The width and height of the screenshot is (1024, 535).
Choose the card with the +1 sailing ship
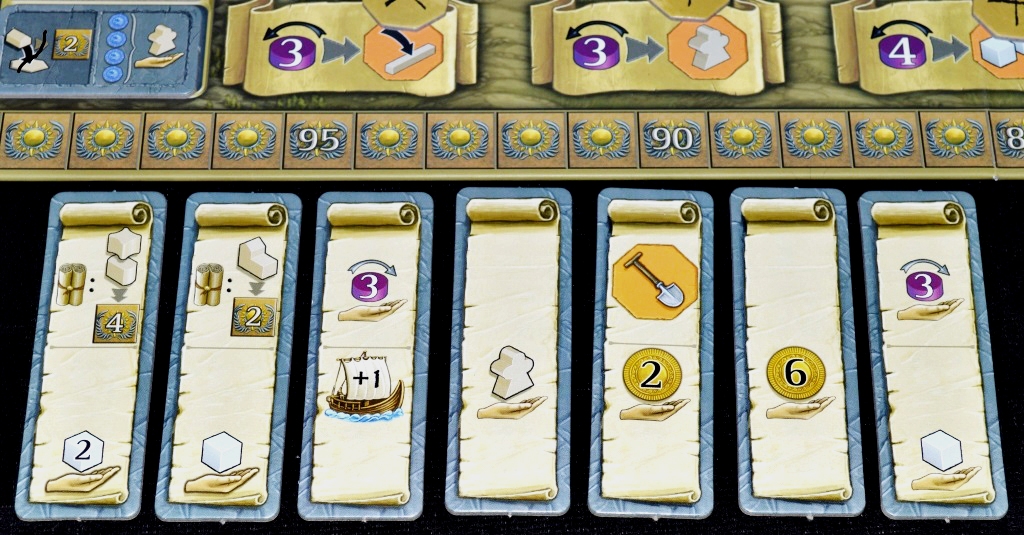coord(364,354)
